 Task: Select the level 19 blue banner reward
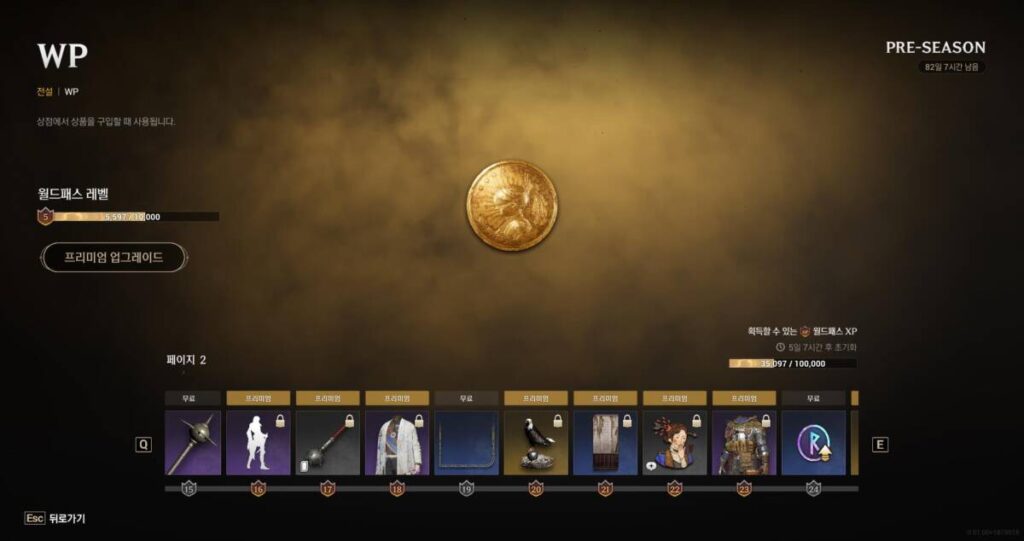tap(466, 443)
